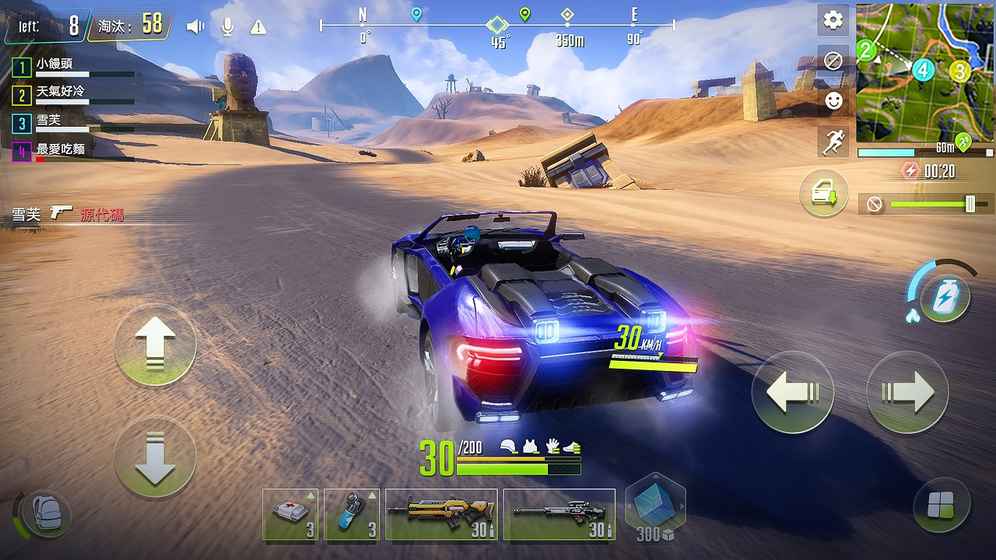The width and height of the screenshot is (996, 560).
Task: Toggle the microphone voice chat
Action: (x=227, y=27)
